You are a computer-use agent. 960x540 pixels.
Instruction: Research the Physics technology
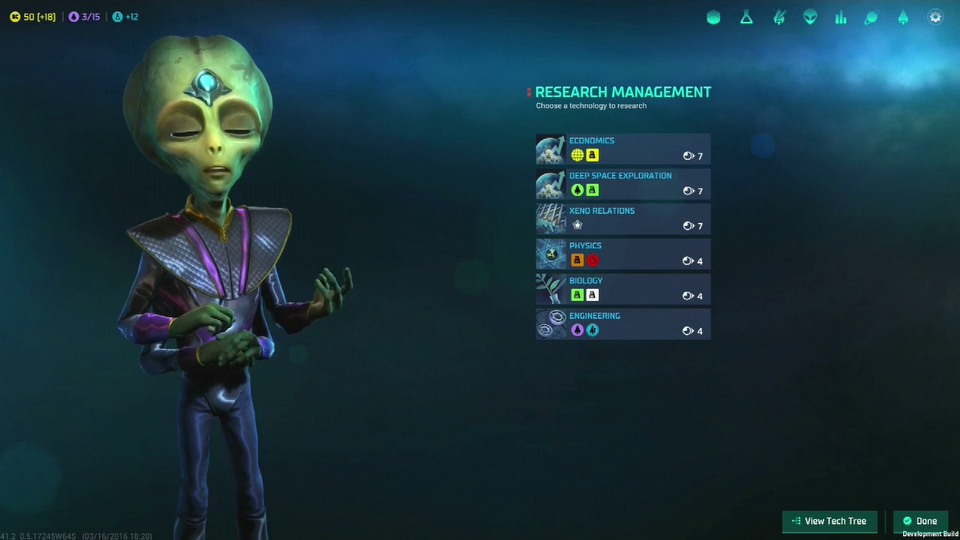tap(623, 254)
